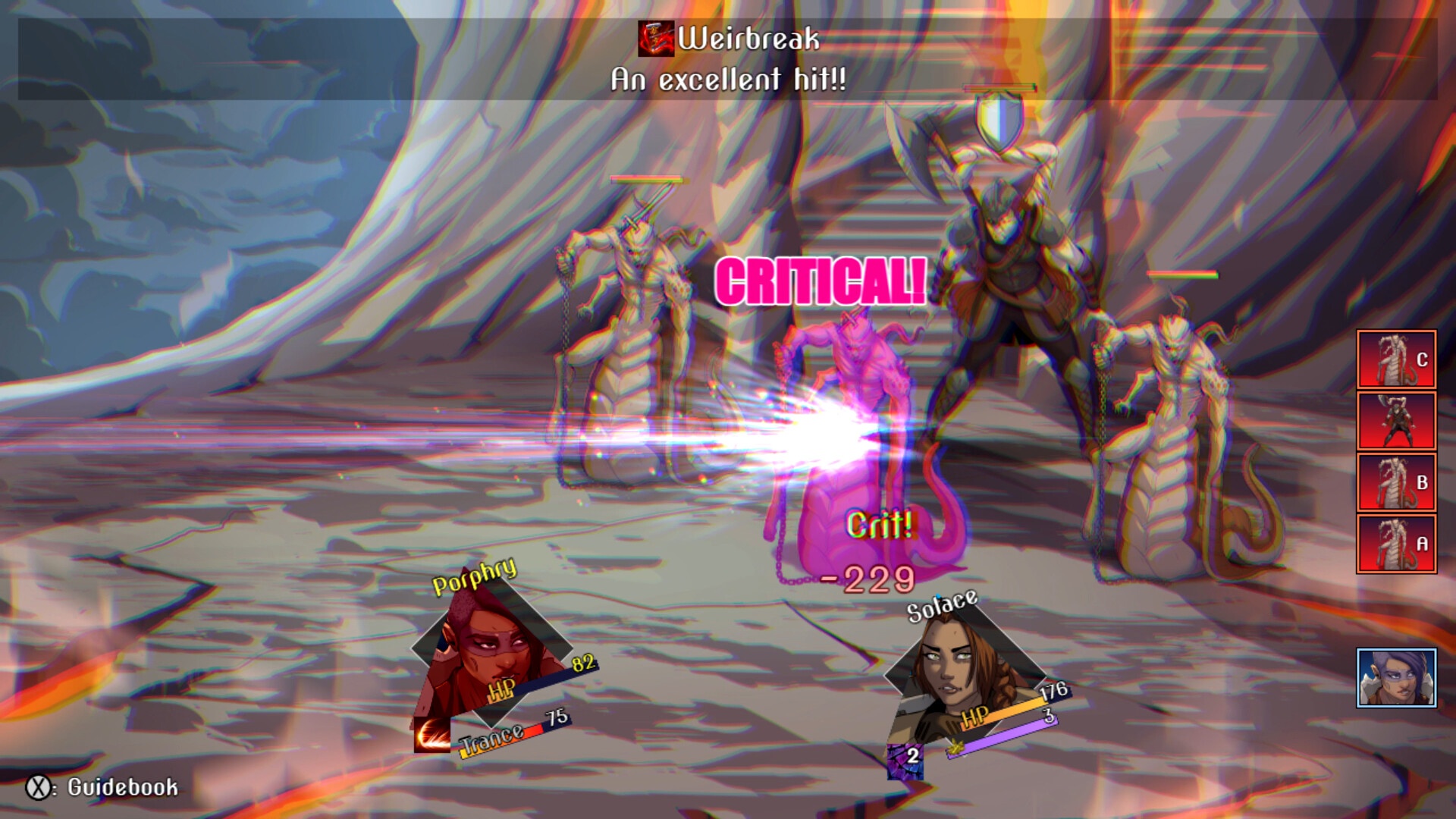Inspect Solace's web status icon
The height and width of the screenshot is (819, 1456).
(905, 761)
